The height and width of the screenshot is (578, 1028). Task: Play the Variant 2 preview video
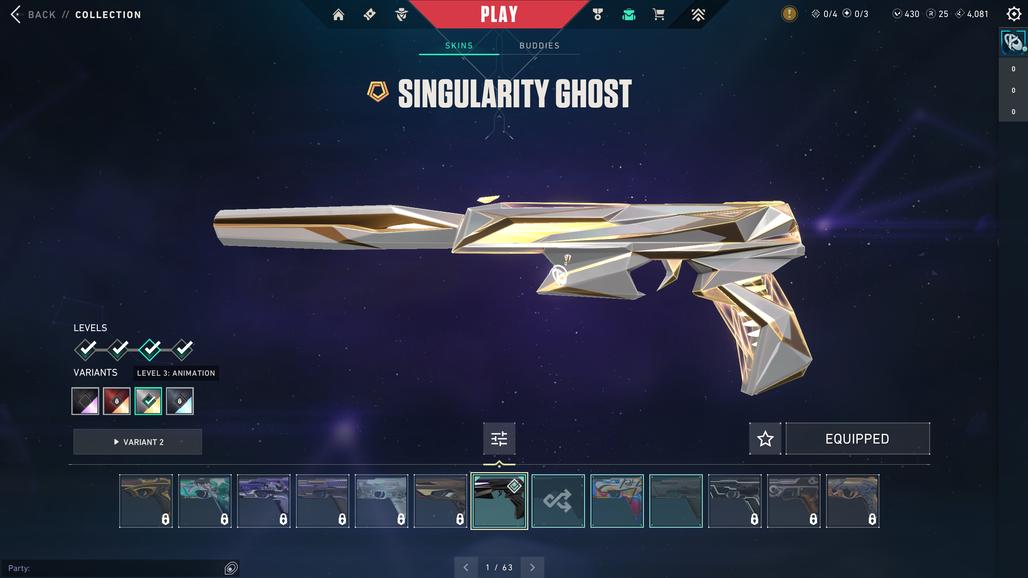pyautogui.click(x=138, y=442)
